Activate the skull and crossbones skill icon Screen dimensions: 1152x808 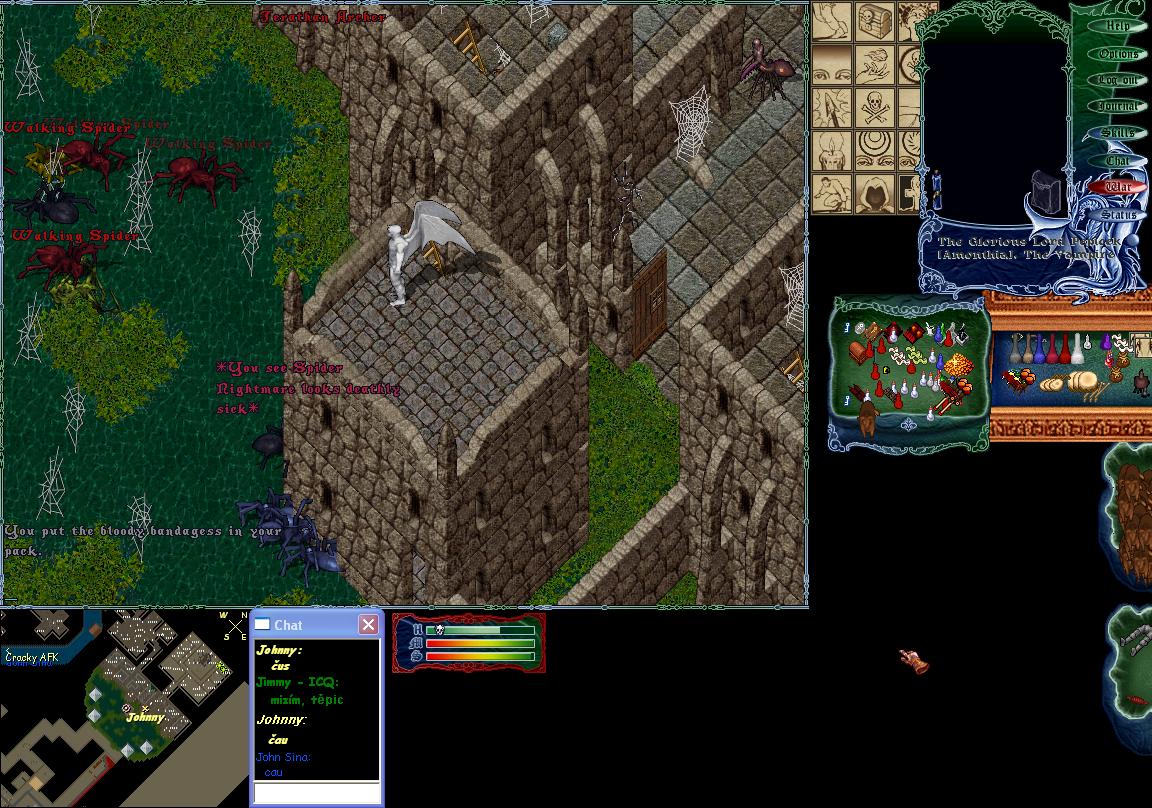pyautogui.click(x=874, y=107)
